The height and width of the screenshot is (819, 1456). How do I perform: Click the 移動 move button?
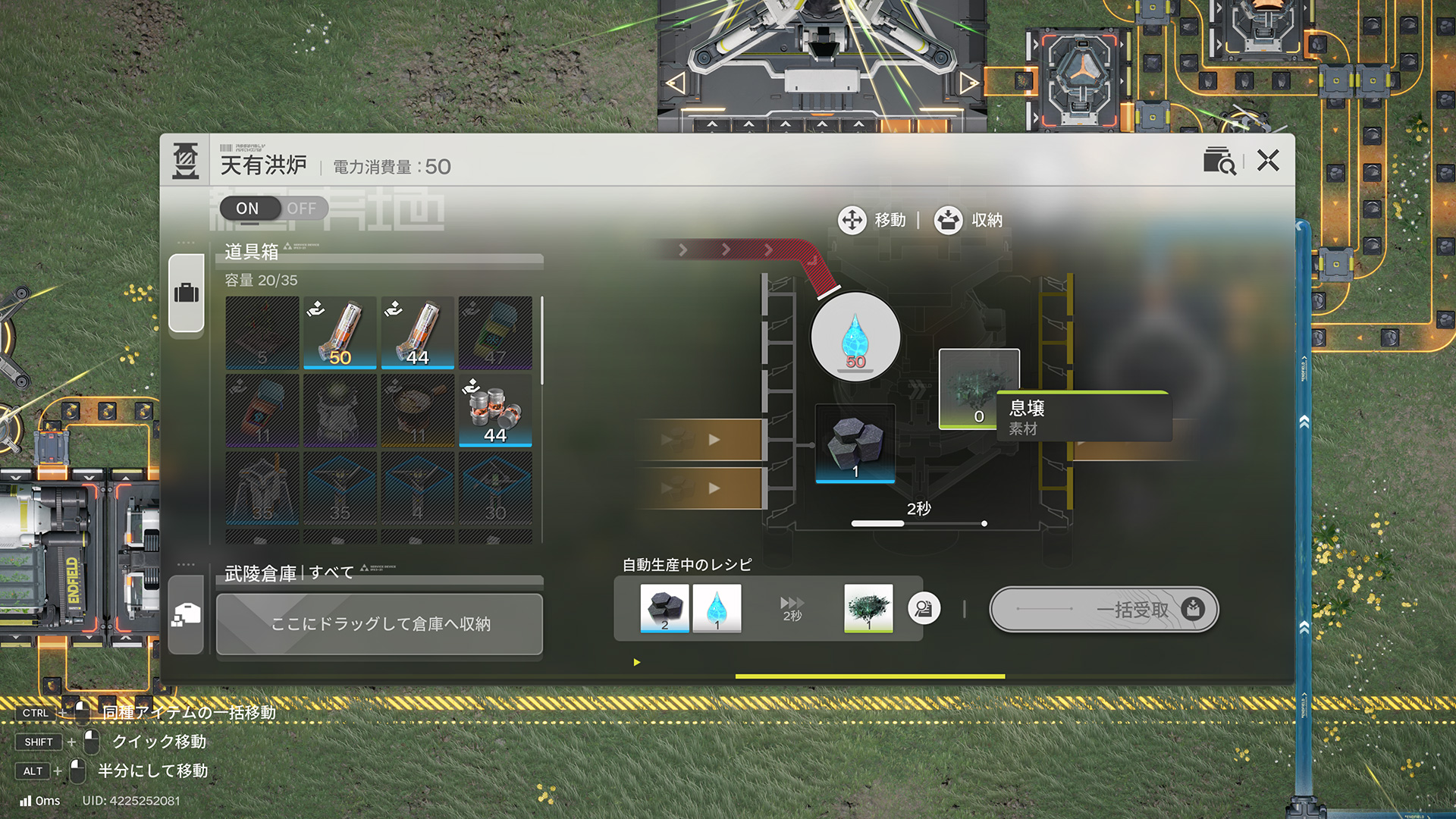pyautogui.click(x=872, y=220)
